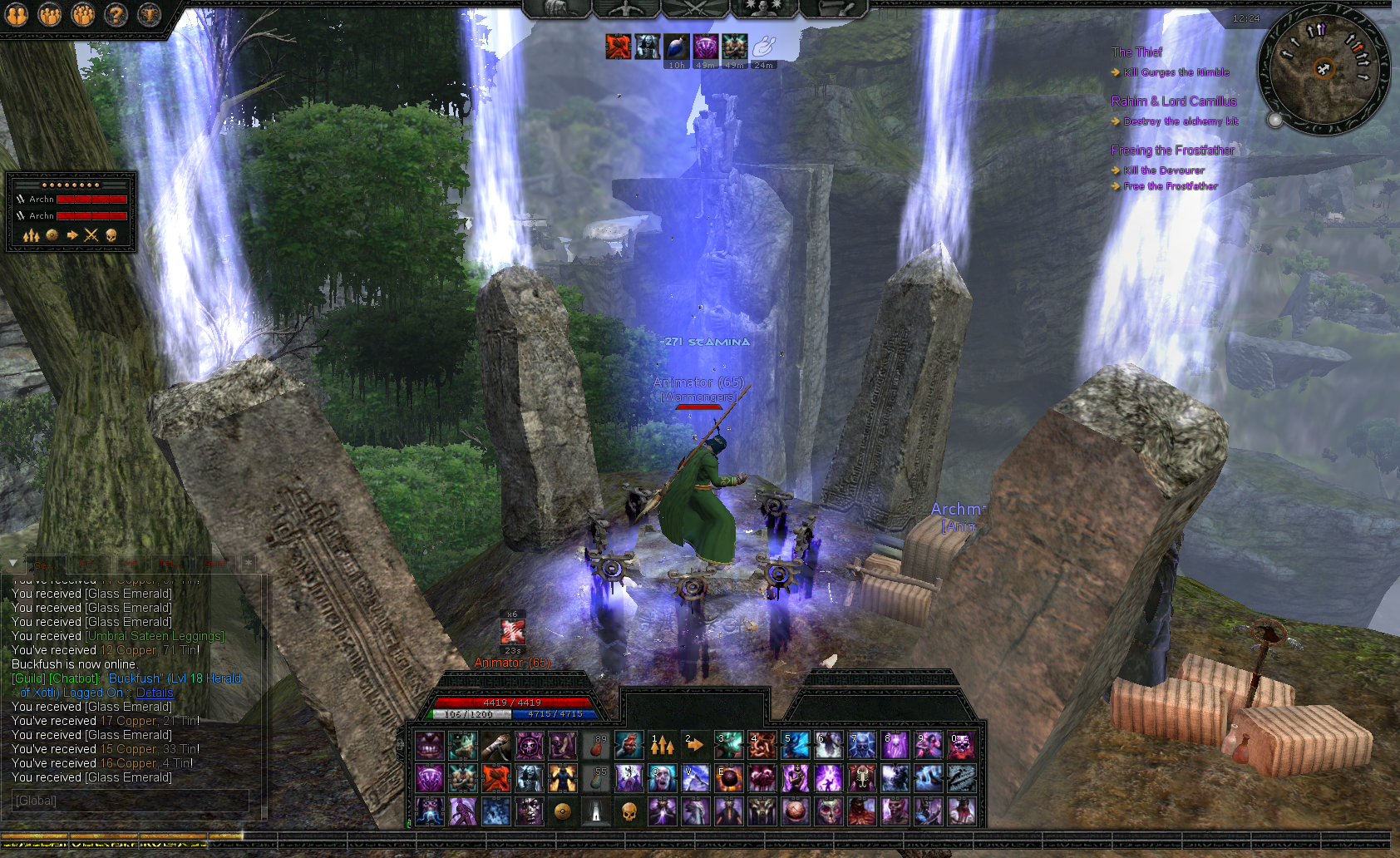Click the crossed swords pet command
This screenshot has height=858, width=1400.
tap(91, 235)
